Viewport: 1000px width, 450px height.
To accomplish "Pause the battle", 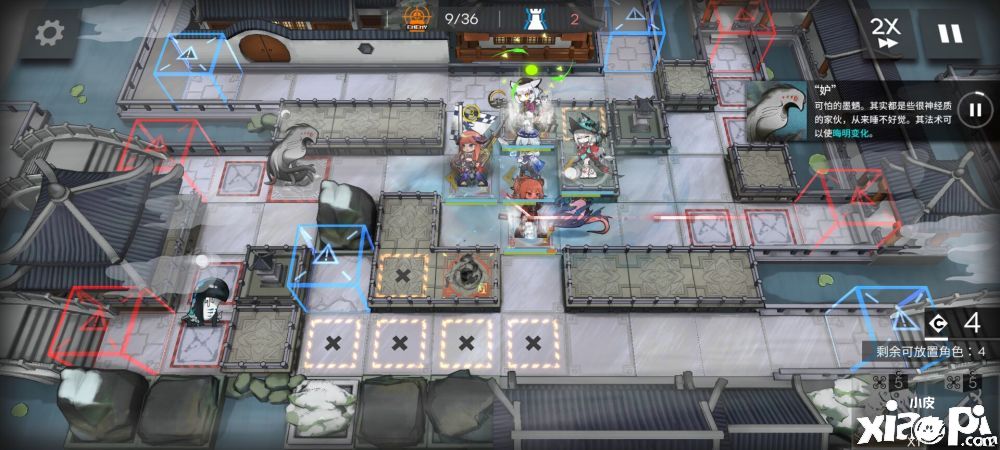I will [x=949, y=33].
